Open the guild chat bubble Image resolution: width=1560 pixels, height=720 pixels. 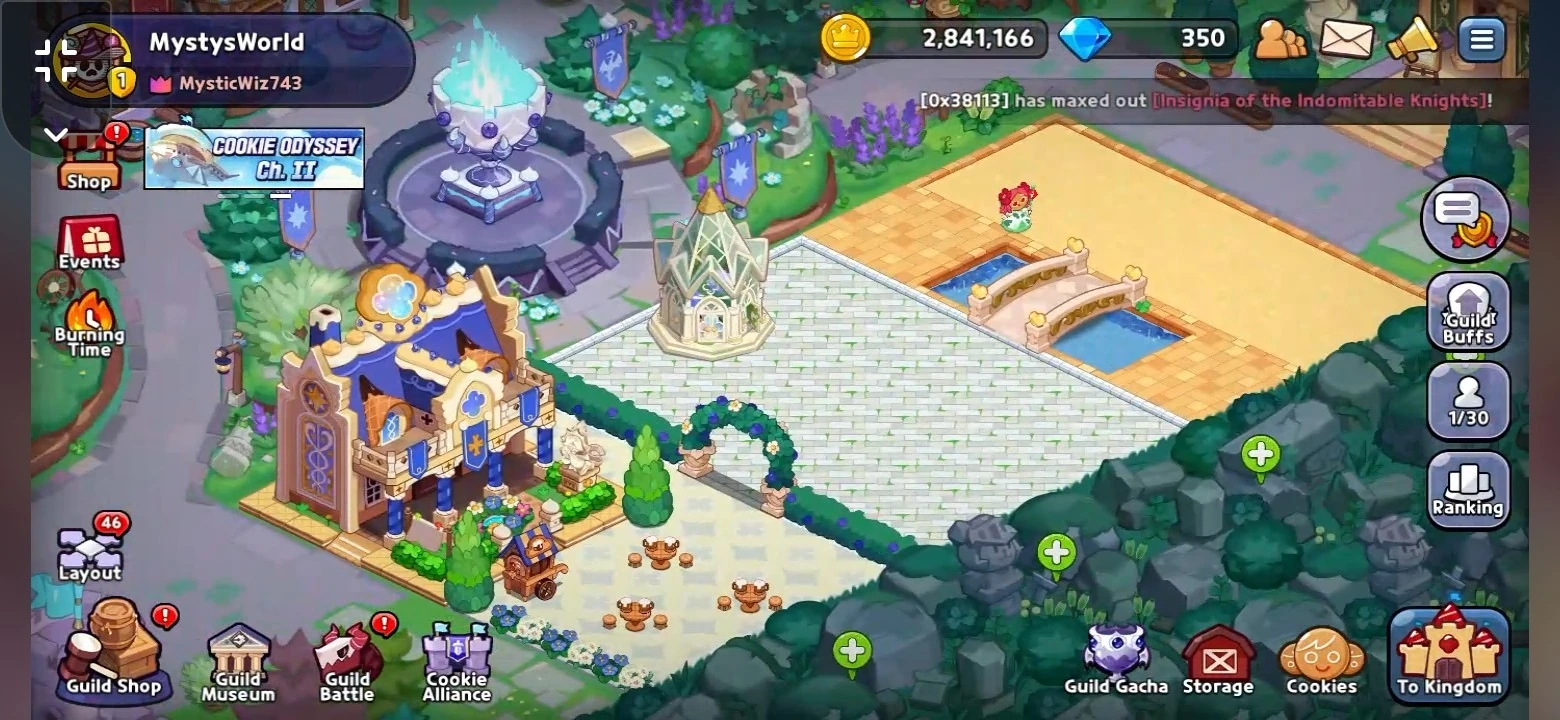1466,218
